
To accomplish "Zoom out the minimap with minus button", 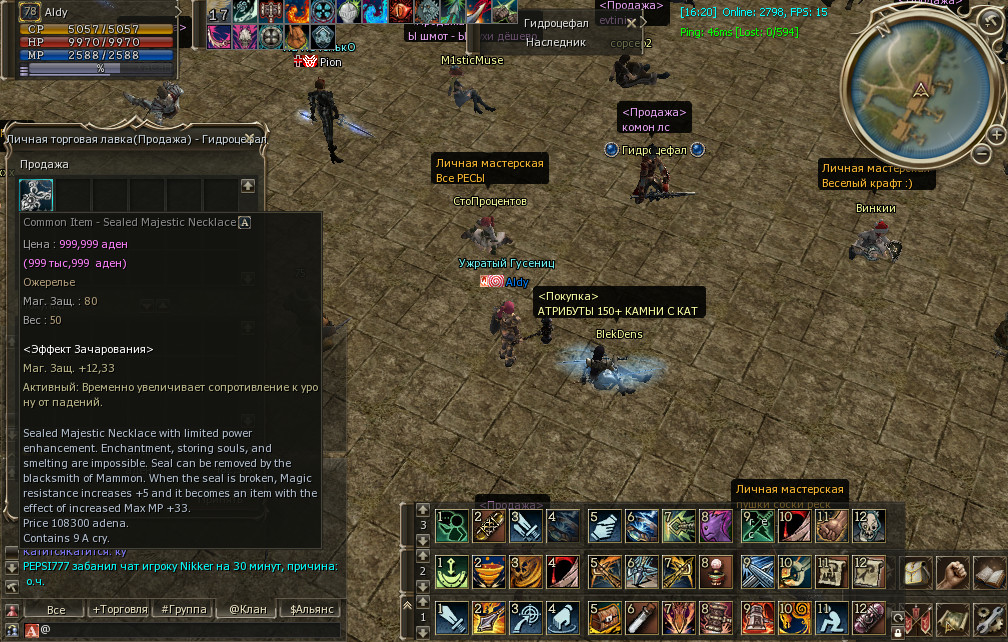I will coord(982,154).
